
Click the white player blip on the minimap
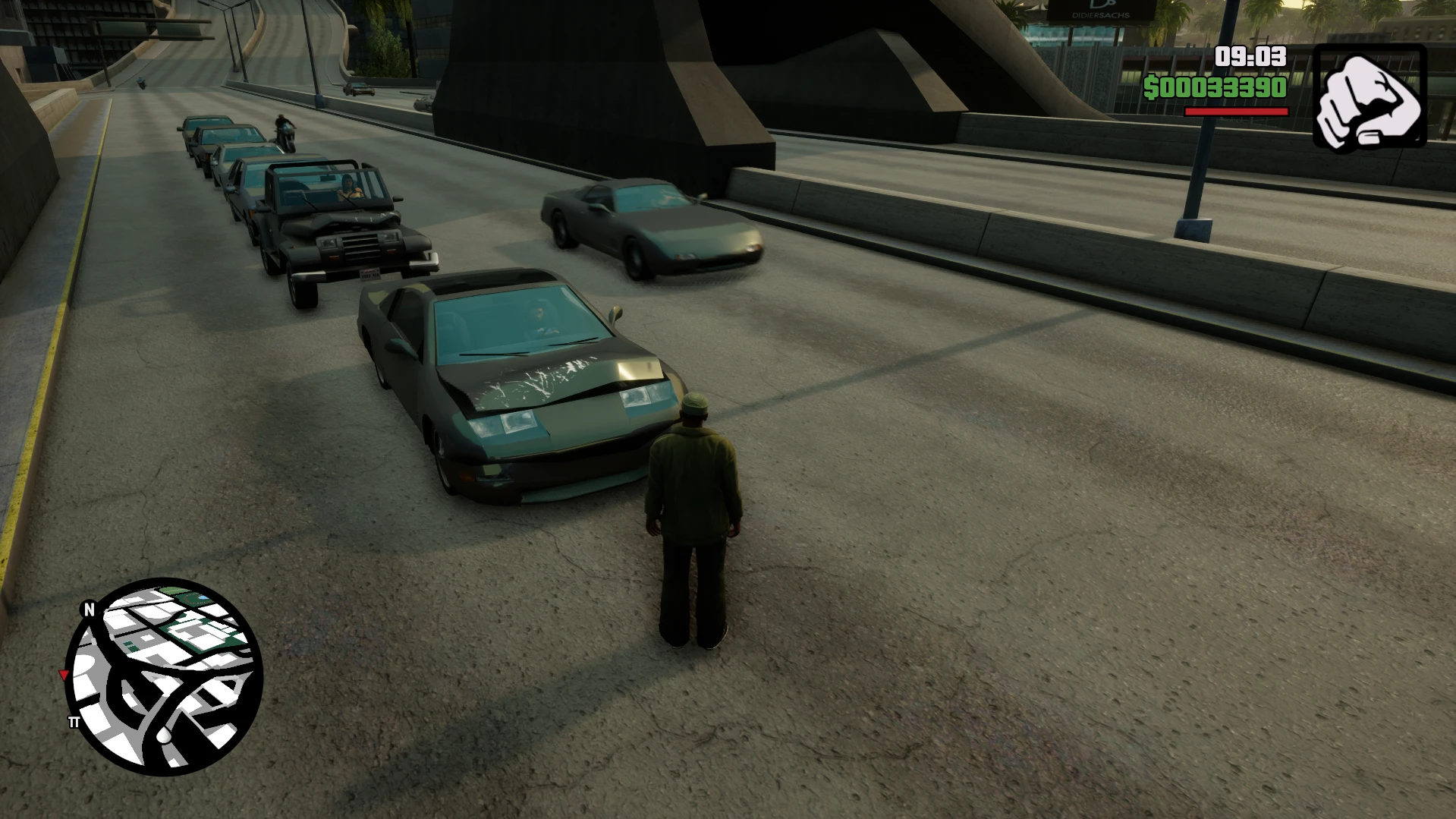click(165, 736)
